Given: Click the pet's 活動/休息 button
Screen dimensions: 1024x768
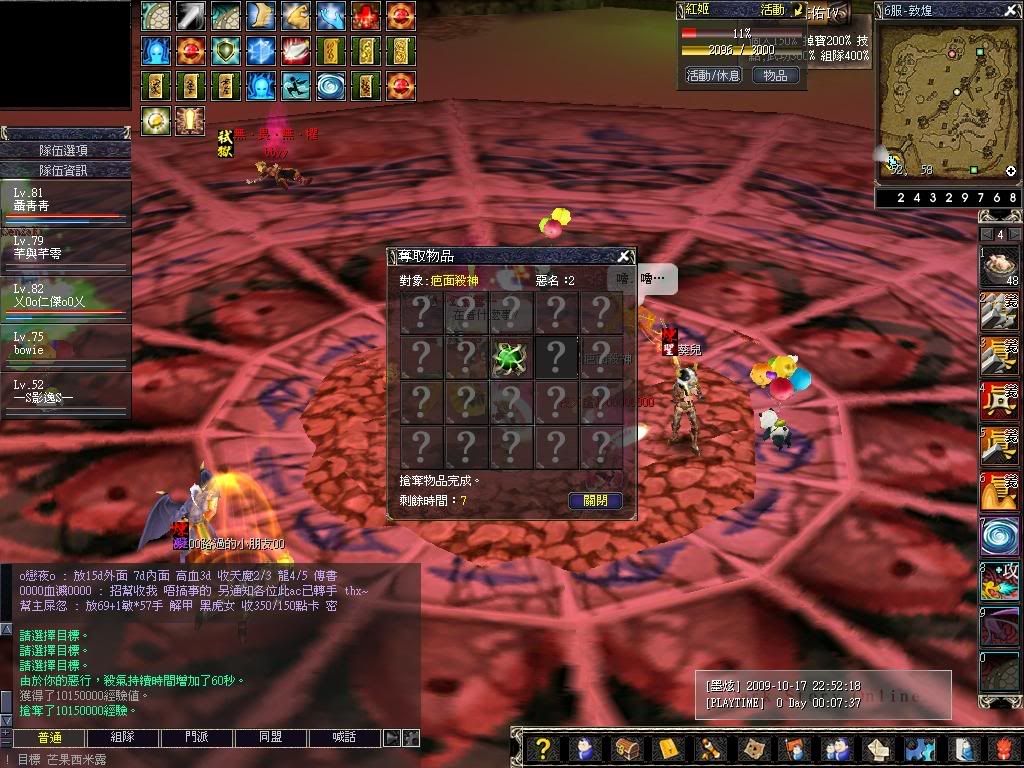Looking at the screenshot, I should click(x=712, y=75).
